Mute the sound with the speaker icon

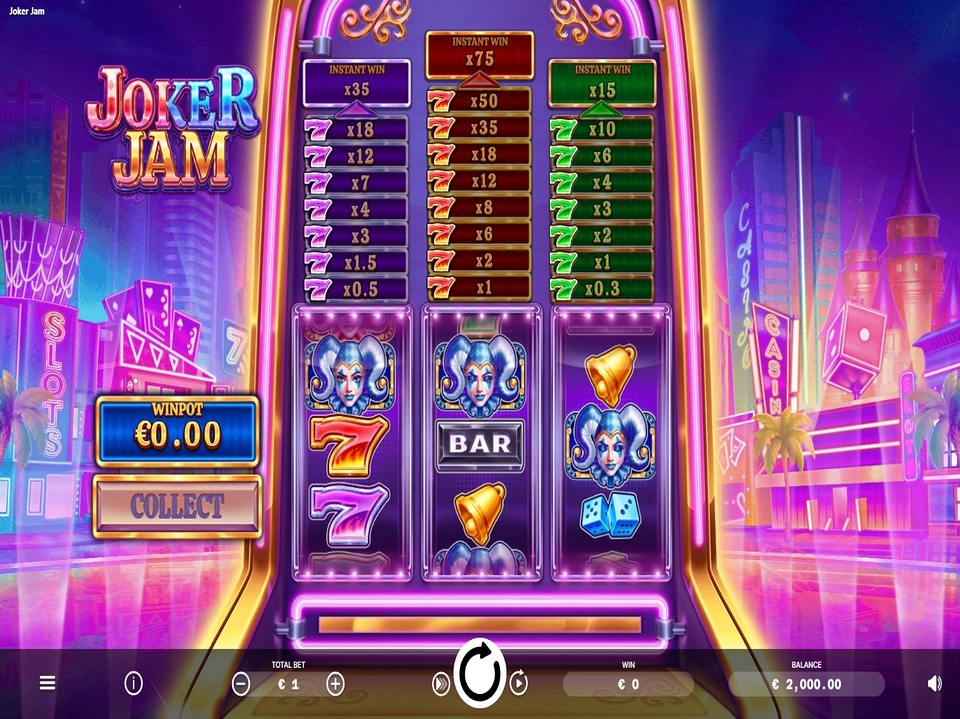tap(934, 683)
